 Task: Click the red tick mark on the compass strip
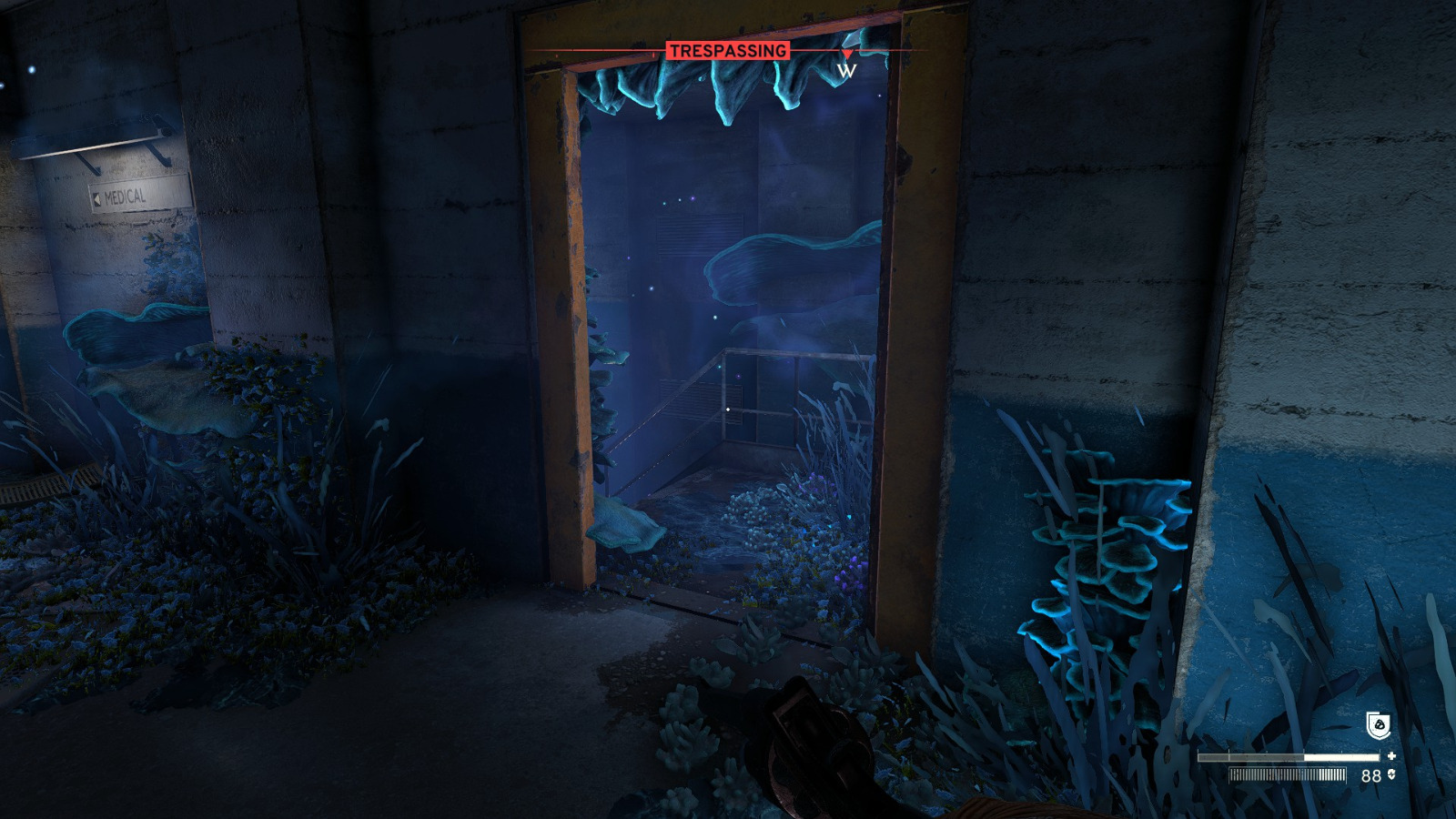pyautogui.click(x=653, y=53)
